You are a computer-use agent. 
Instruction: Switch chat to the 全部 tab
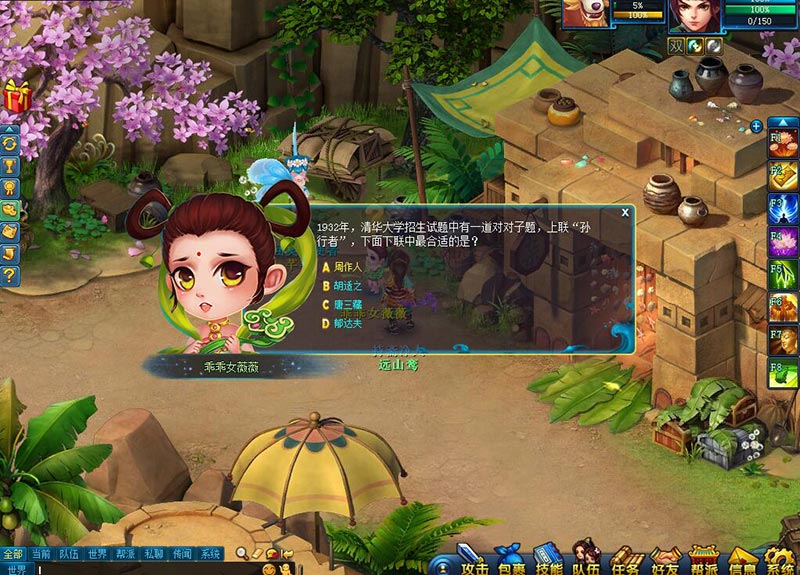[12, 553]
